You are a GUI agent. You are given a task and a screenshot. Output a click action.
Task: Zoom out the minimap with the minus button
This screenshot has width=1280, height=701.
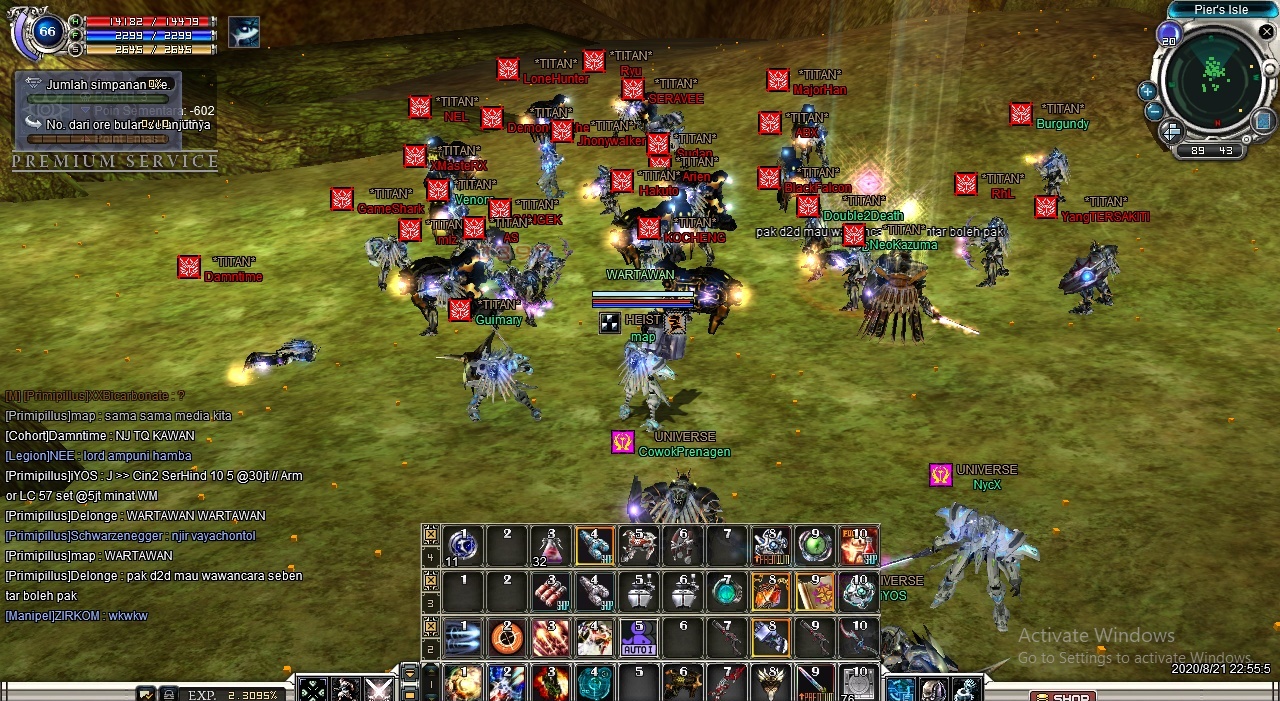[1153, 111]
